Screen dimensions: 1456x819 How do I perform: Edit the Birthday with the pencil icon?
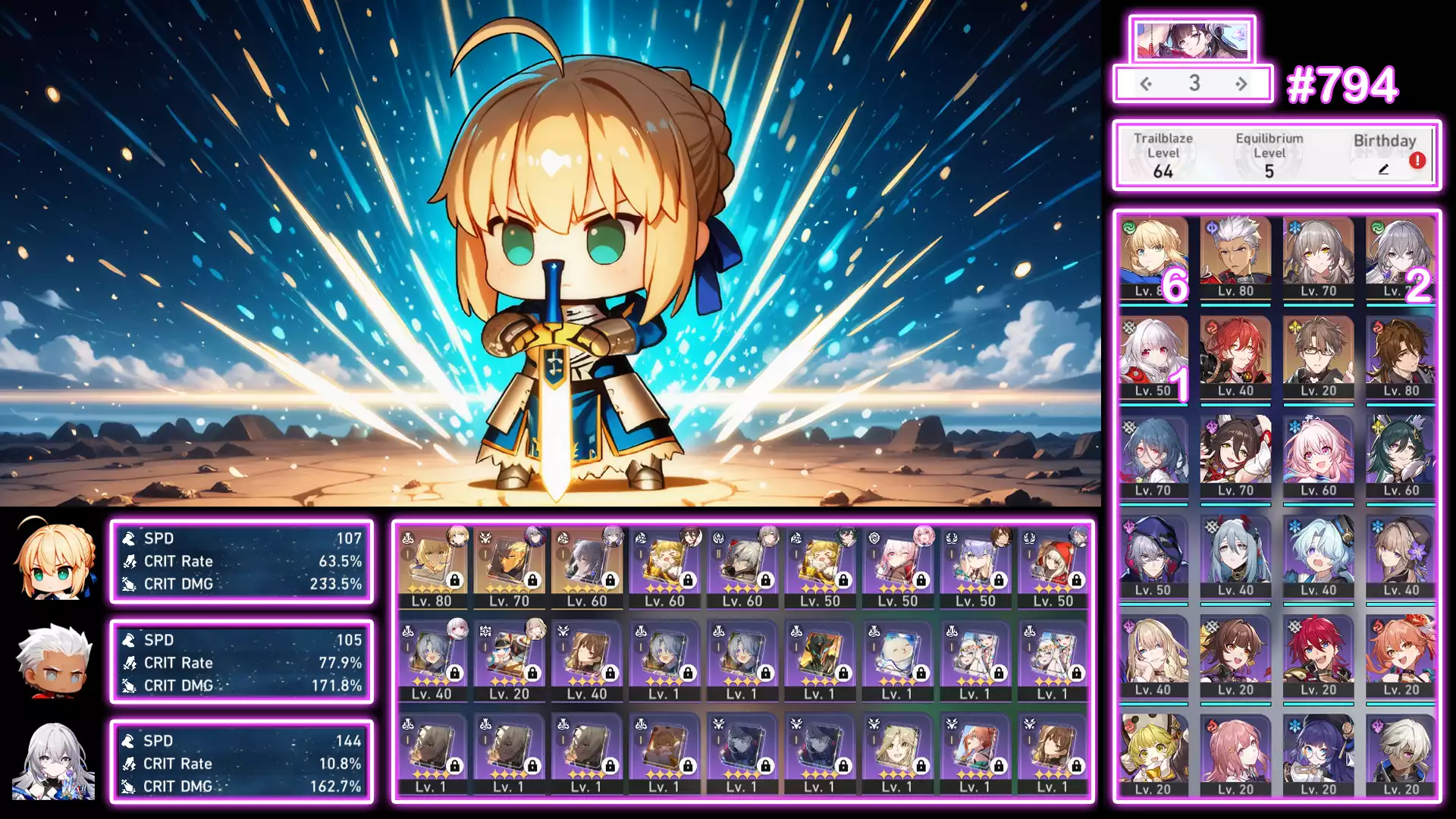click(1383, 170)
